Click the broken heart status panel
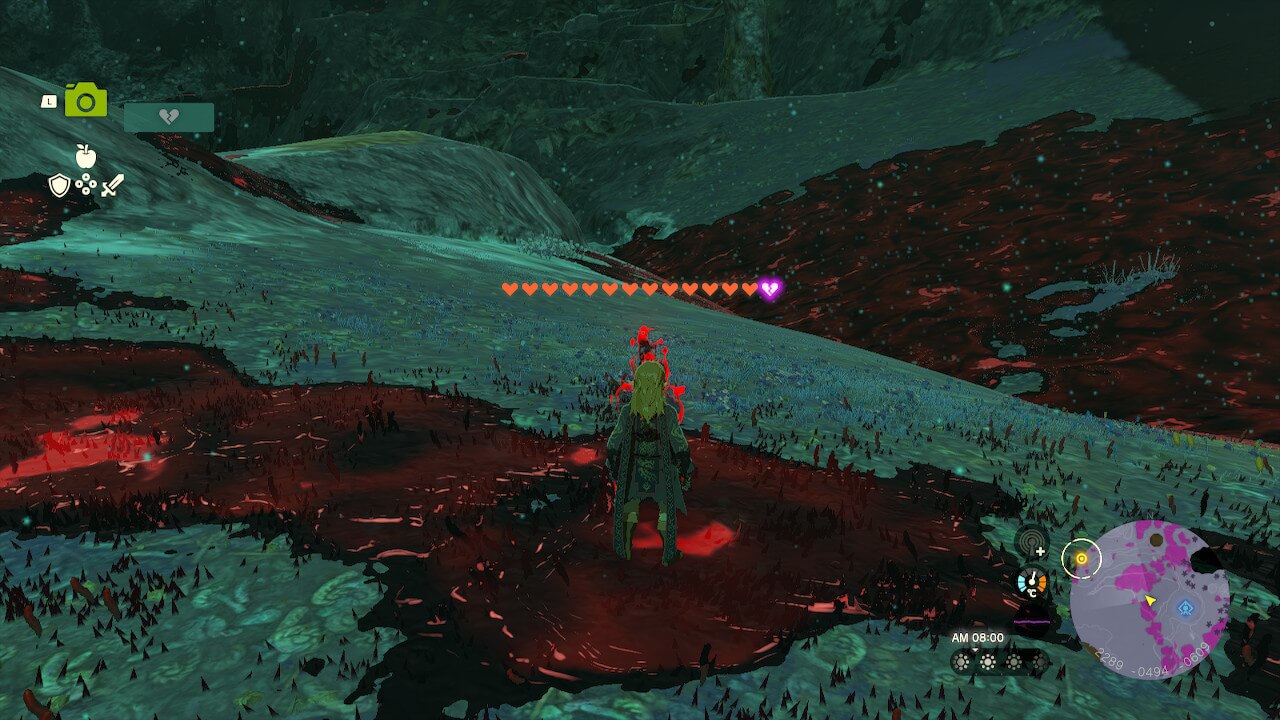The height and width of the screenshot is (720, 1280). coord(169,118)
